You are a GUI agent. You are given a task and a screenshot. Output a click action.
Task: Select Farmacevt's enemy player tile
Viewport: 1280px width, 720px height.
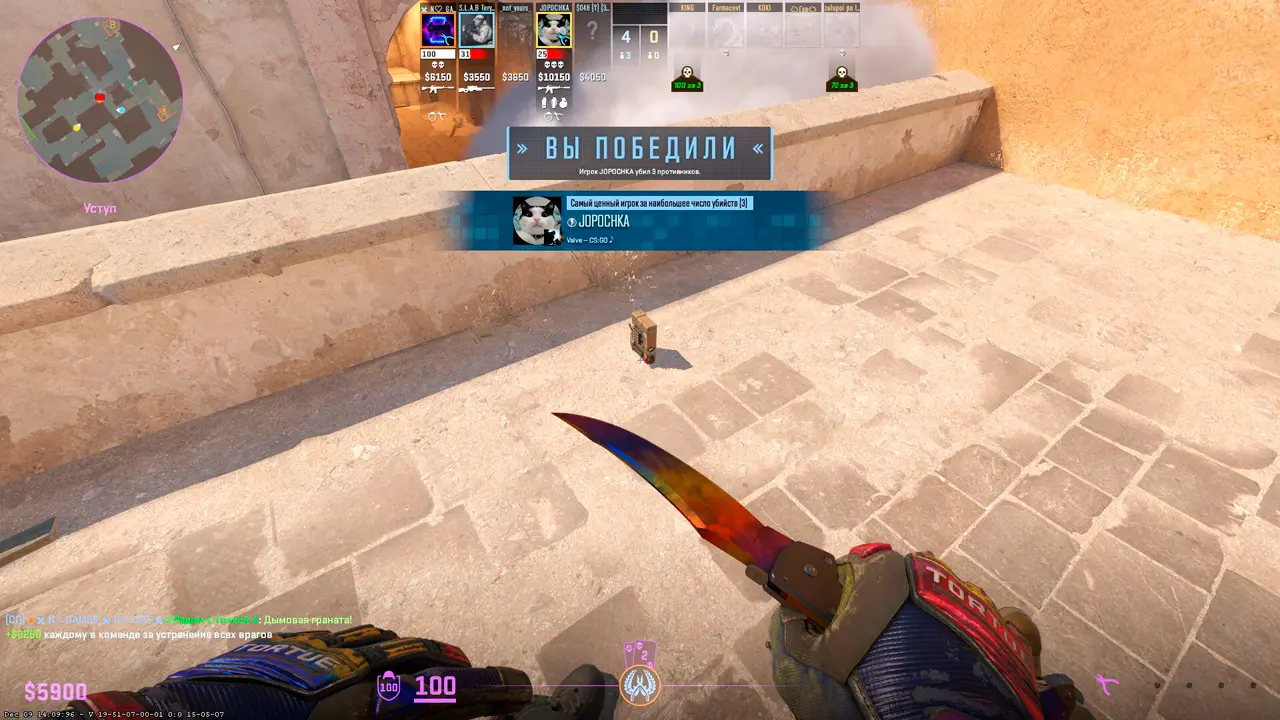[726, 30]
